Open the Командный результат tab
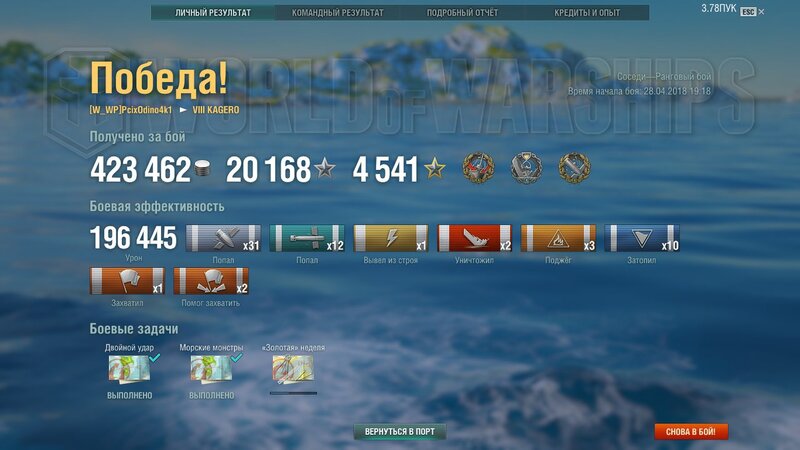800x450 pixels. [x=337, y=13]
